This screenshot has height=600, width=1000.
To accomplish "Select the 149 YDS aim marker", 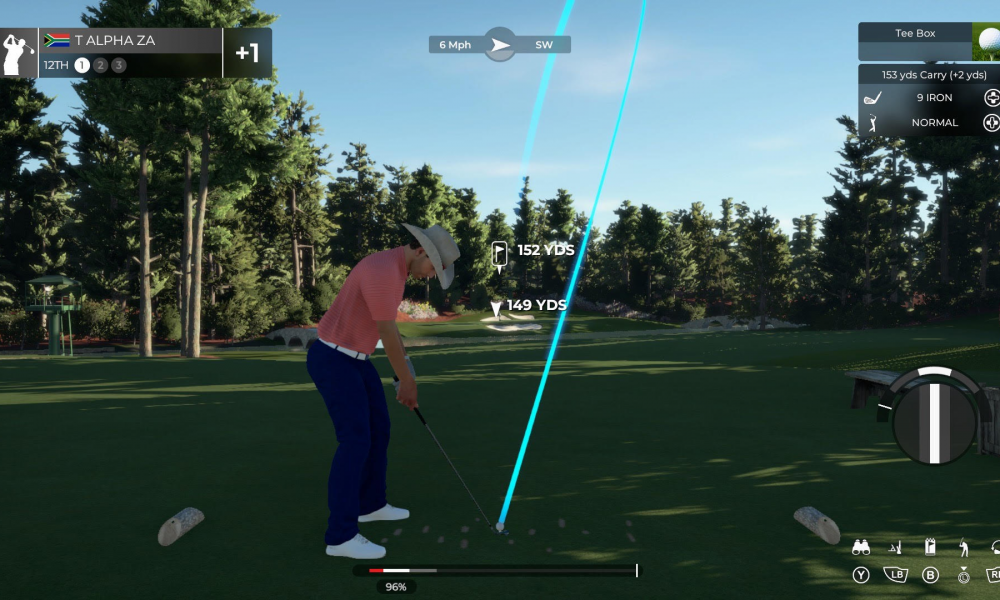I will point(496,310).
